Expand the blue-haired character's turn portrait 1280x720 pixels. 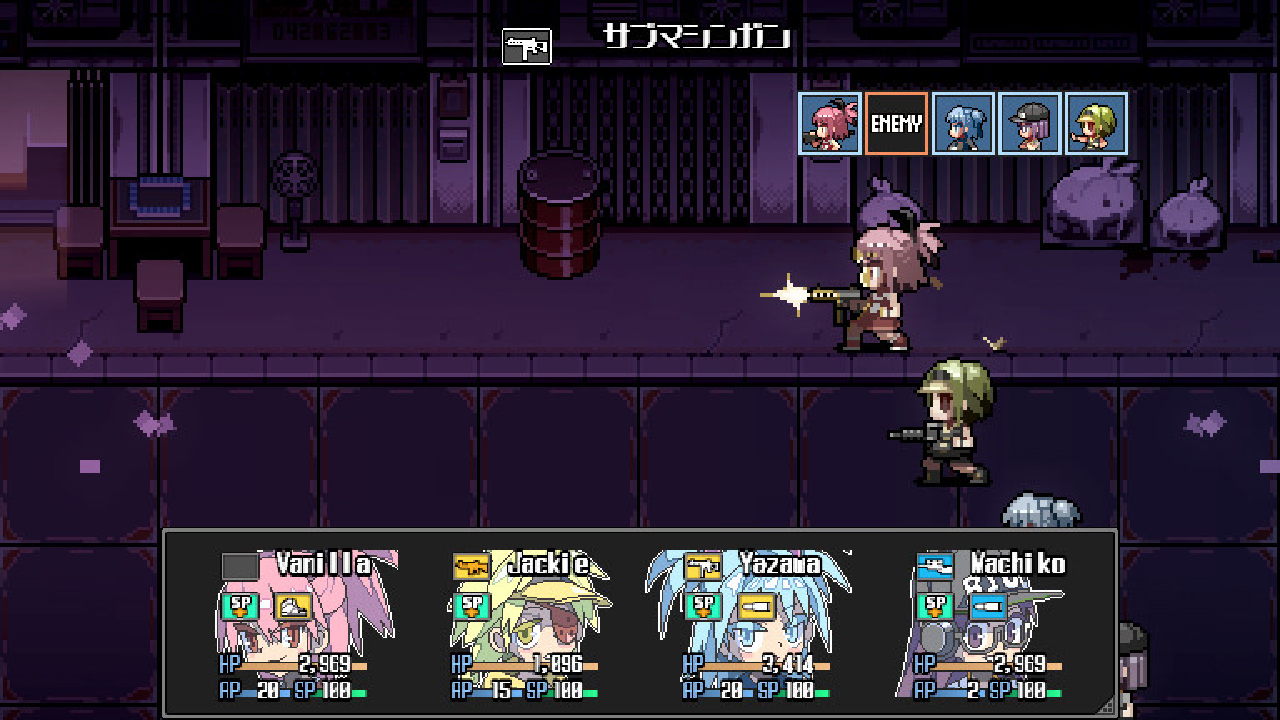tap(963, 123)
